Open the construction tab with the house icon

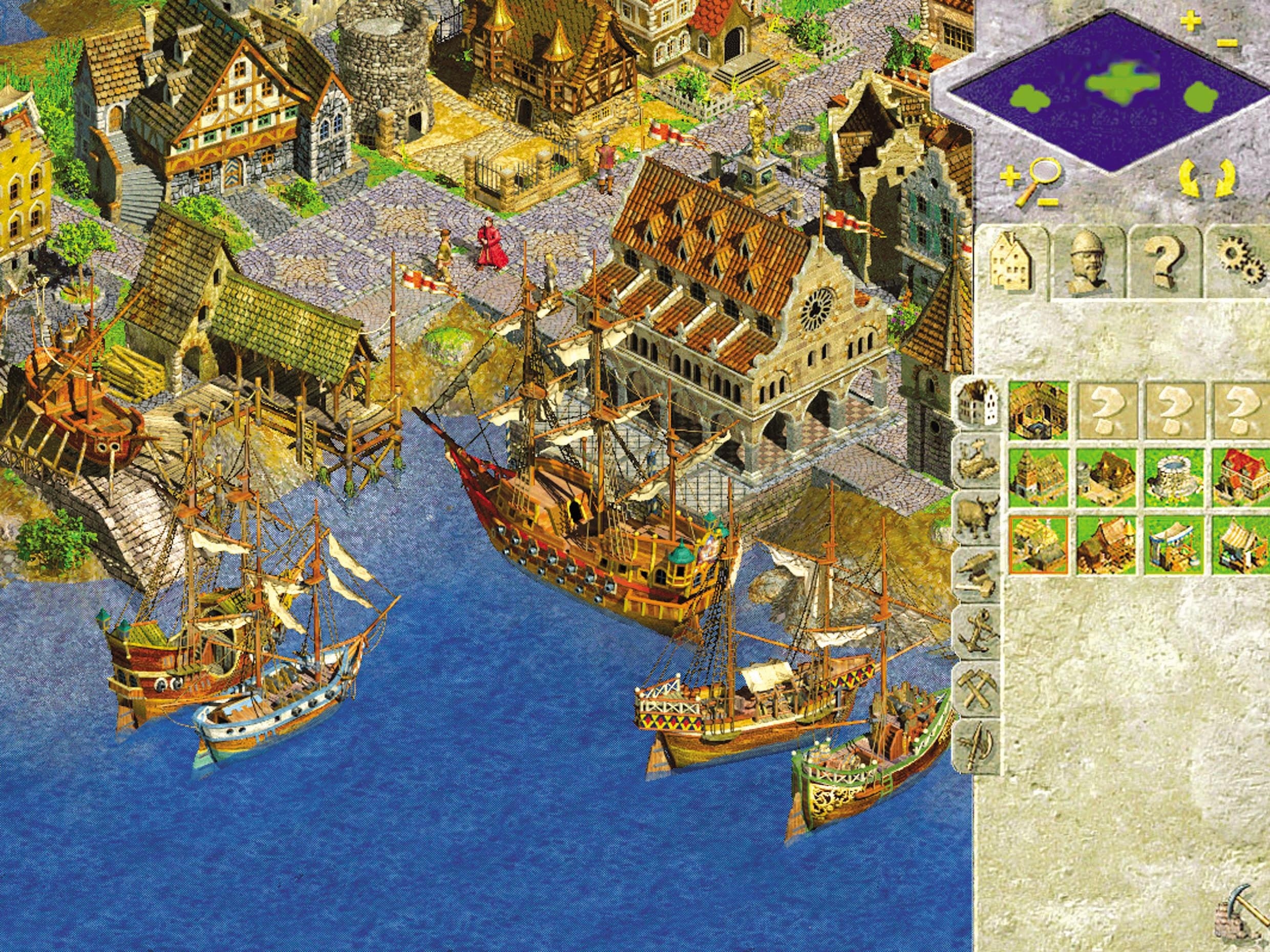click(1011, 261)
